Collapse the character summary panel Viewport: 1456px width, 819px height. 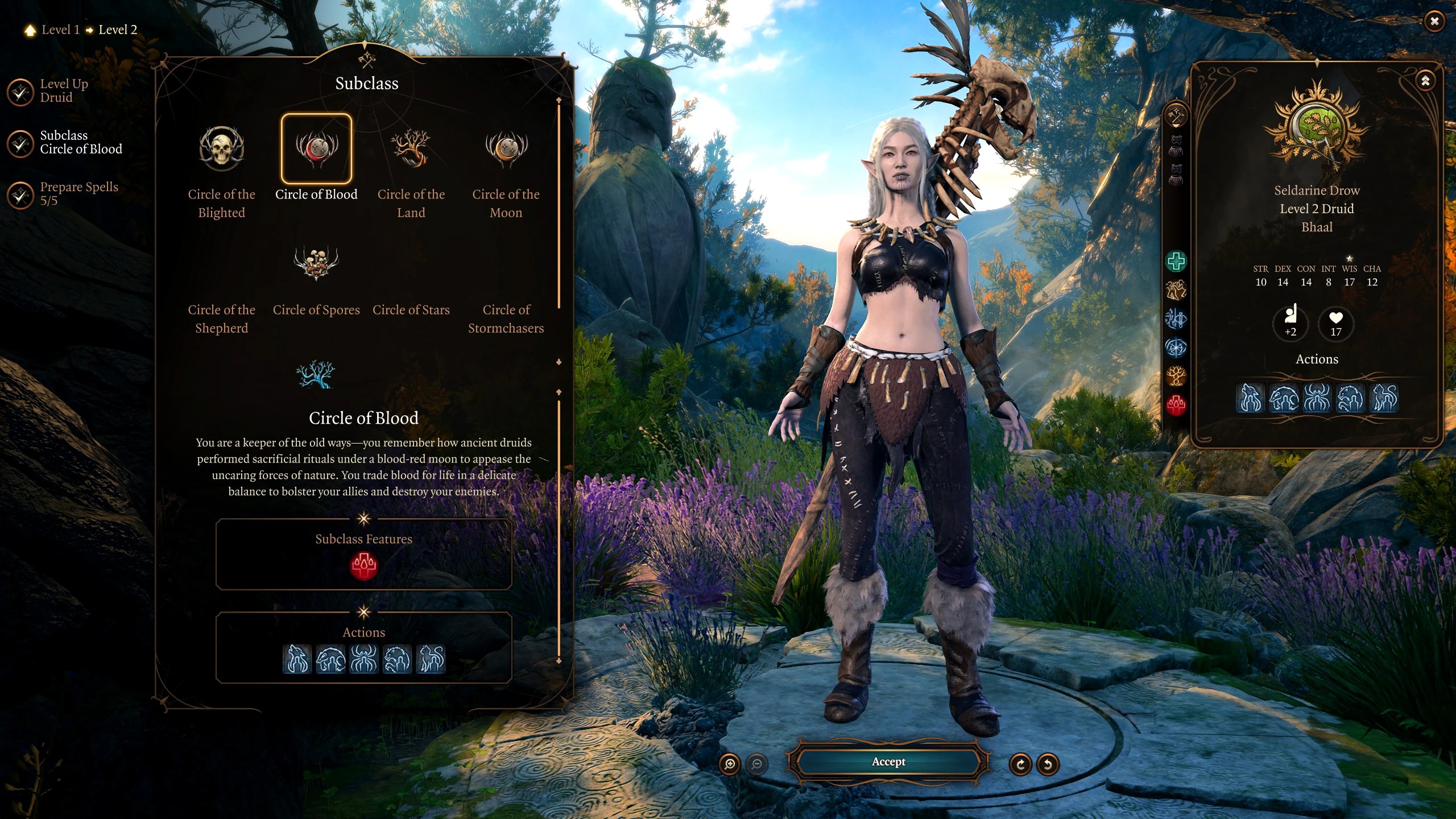coord(1425,81)
